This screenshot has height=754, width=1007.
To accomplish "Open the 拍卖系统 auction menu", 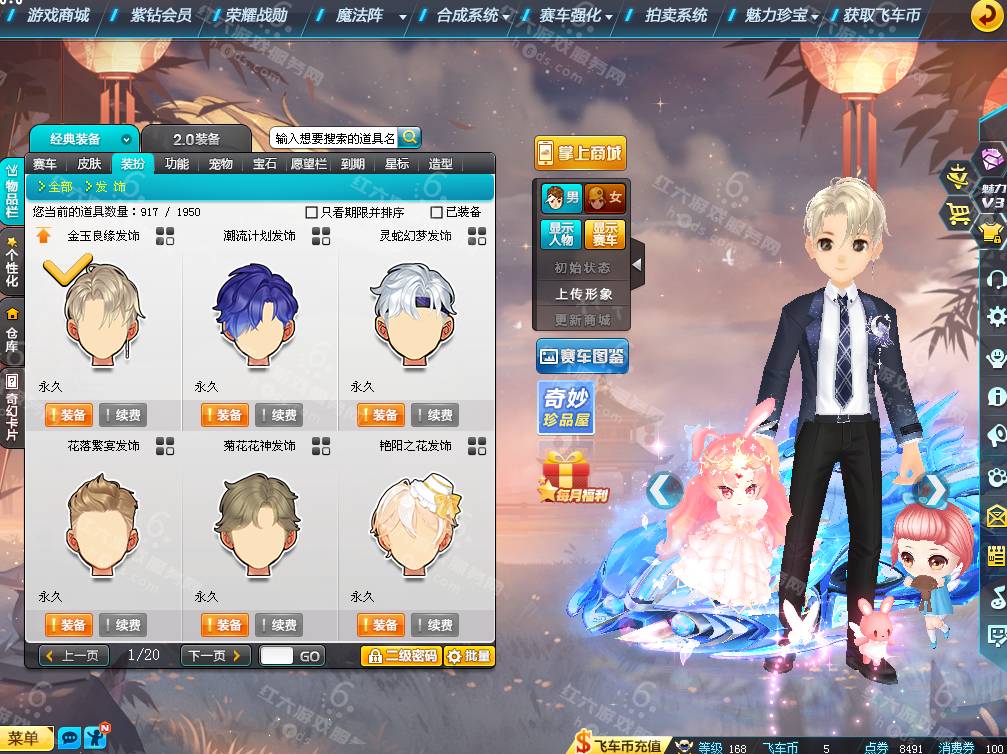I will point(676,16).
